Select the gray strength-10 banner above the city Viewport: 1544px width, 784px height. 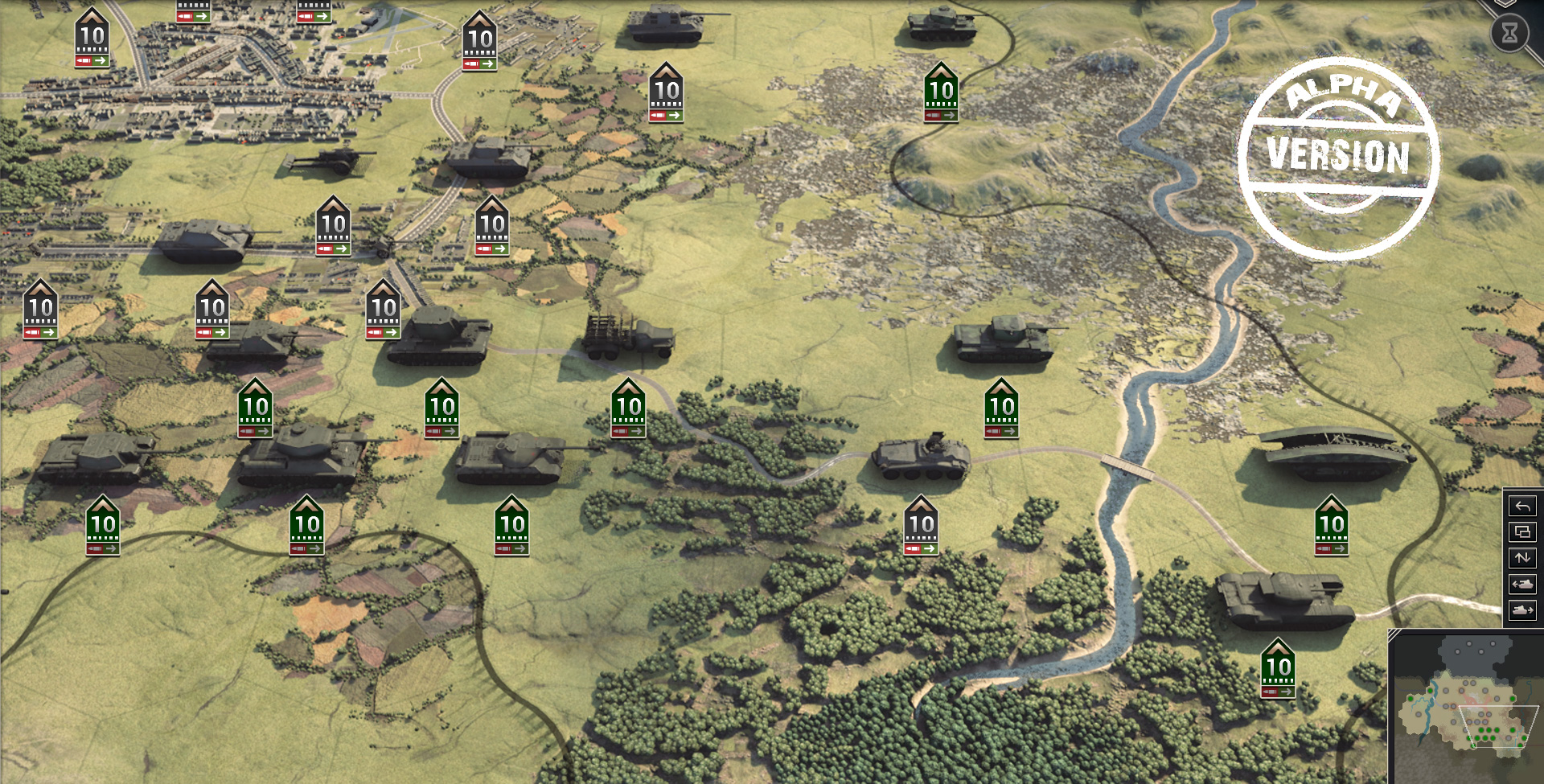(x=92, y=35)
